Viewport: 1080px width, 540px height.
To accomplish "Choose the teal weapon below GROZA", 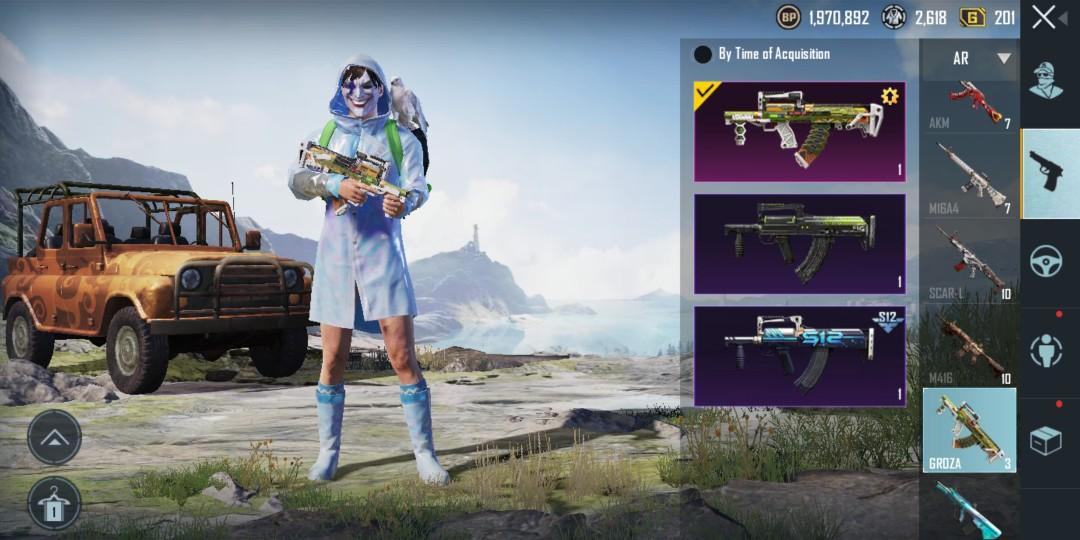I will click(x=969, y=508).
